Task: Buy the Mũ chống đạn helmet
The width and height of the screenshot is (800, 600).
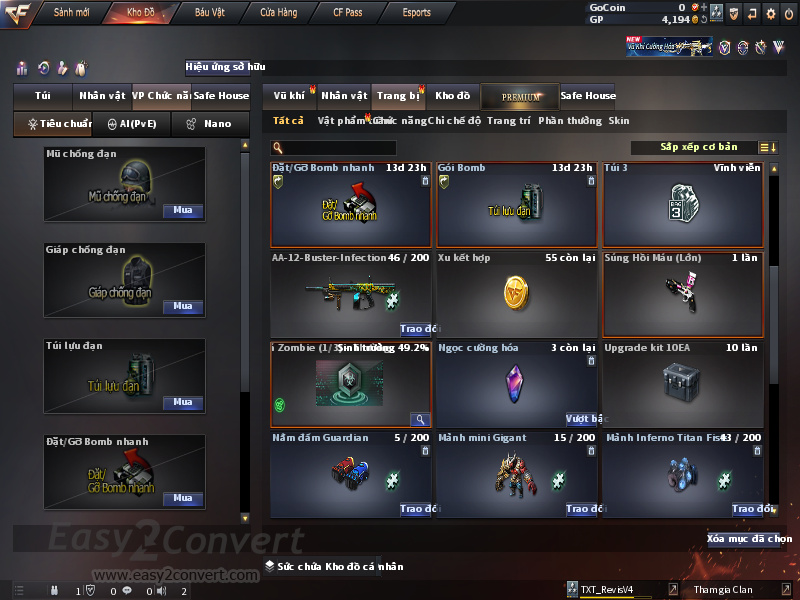Action: pos(182,211)
